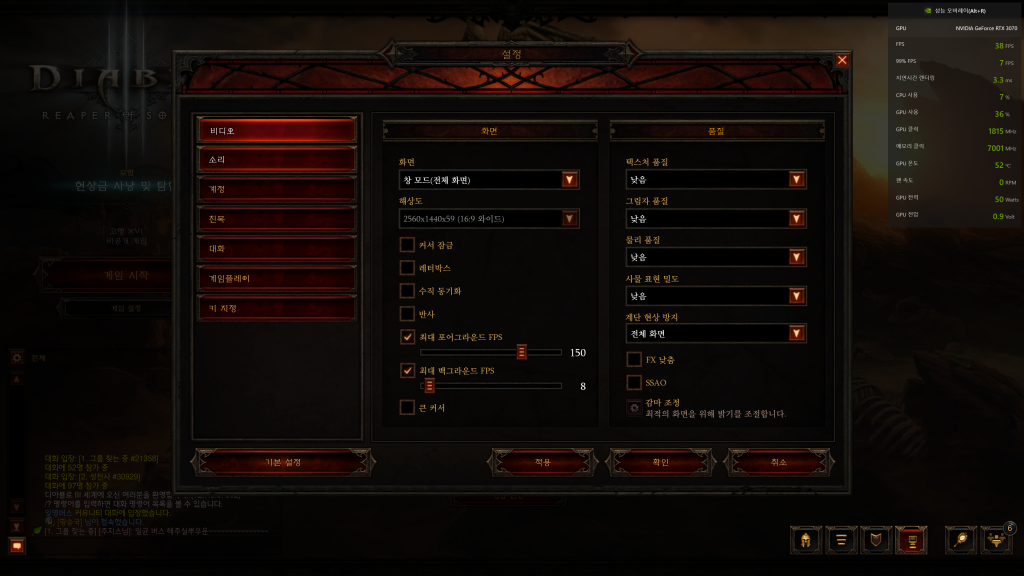Enable the 레터박스 checkbox
This screenshot has width=1024, height=576.
pos(407,267)
